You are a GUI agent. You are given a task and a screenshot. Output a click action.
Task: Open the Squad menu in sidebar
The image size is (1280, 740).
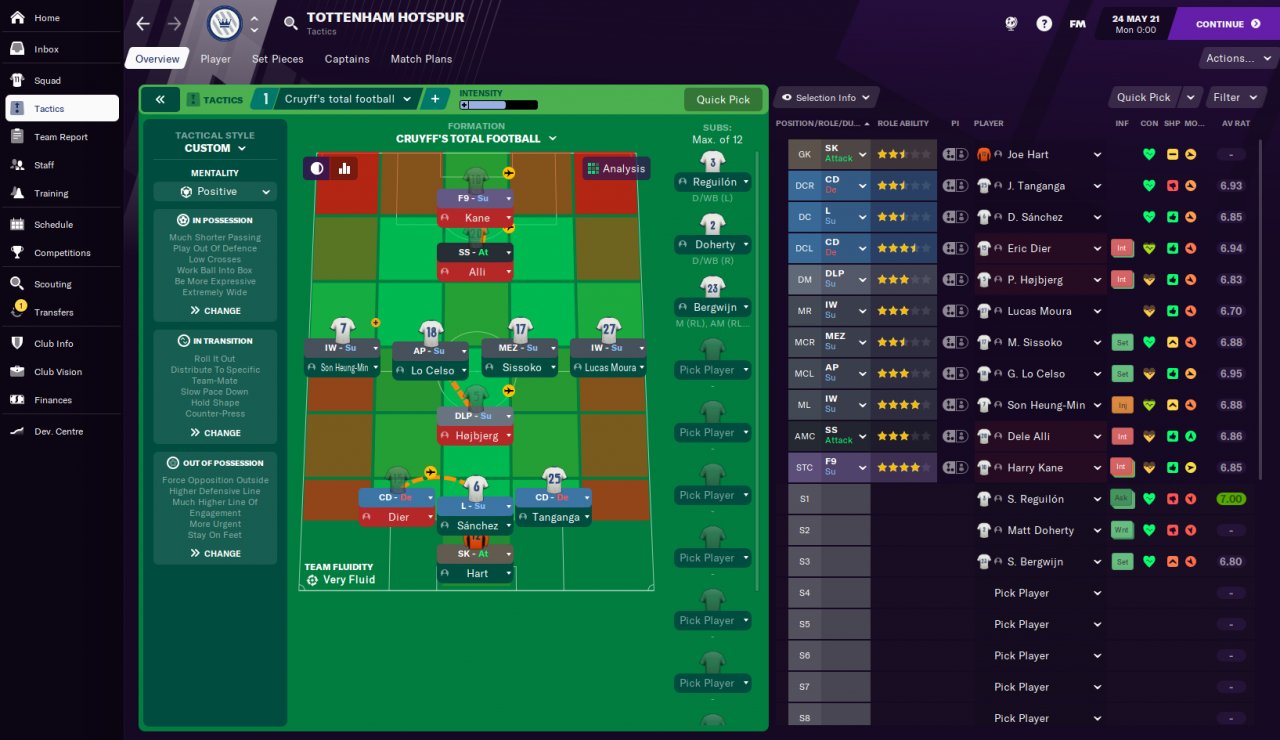47,80
